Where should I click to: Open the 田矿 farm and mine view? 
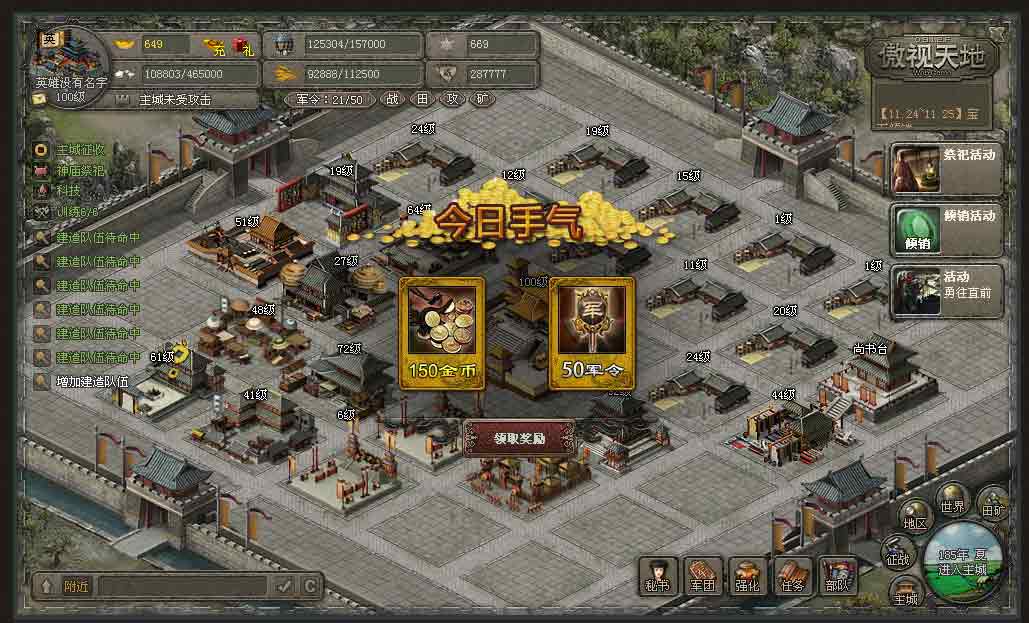tap(993, 504)
